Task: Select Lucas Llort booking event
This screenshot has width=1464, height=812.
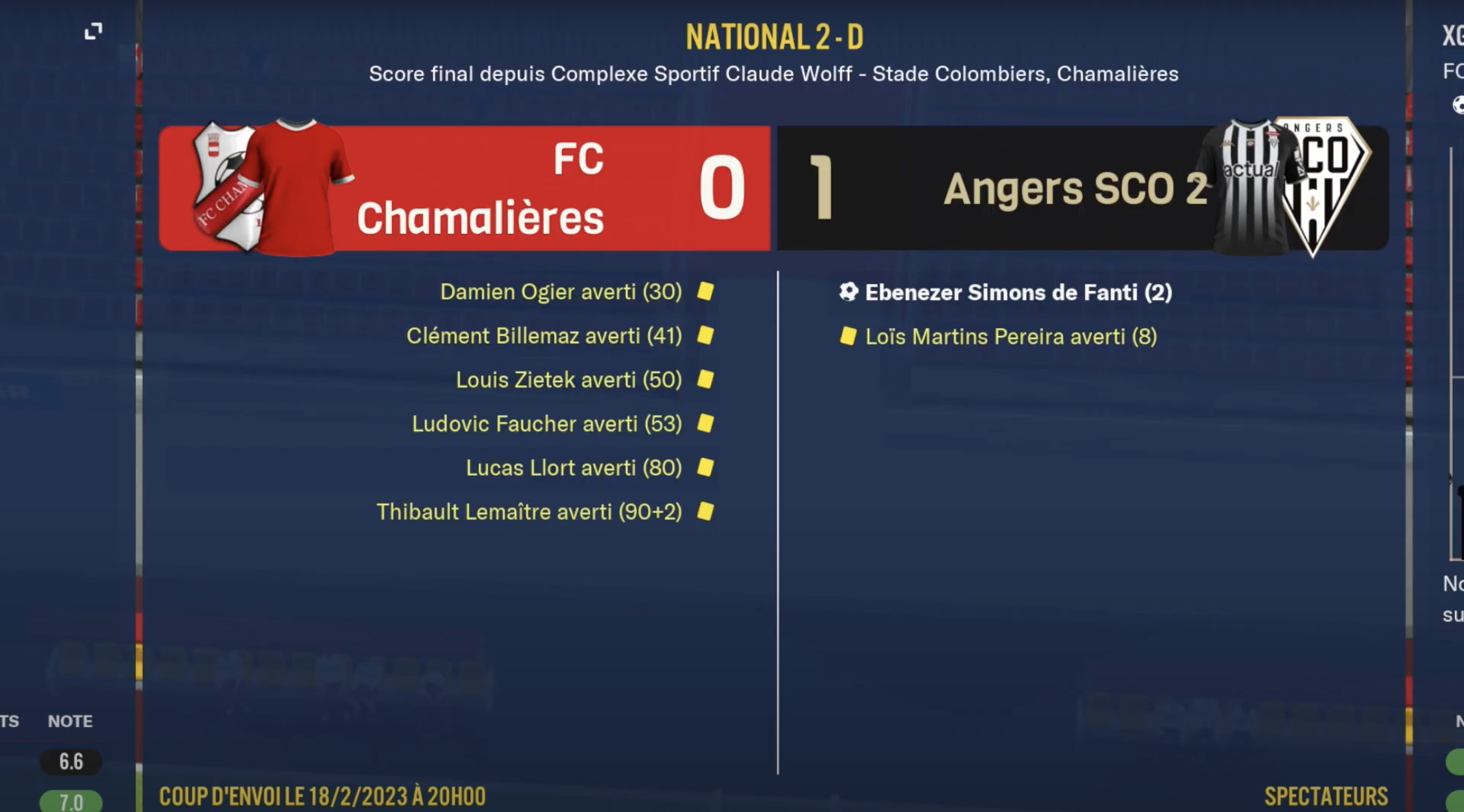Action: 574,468
